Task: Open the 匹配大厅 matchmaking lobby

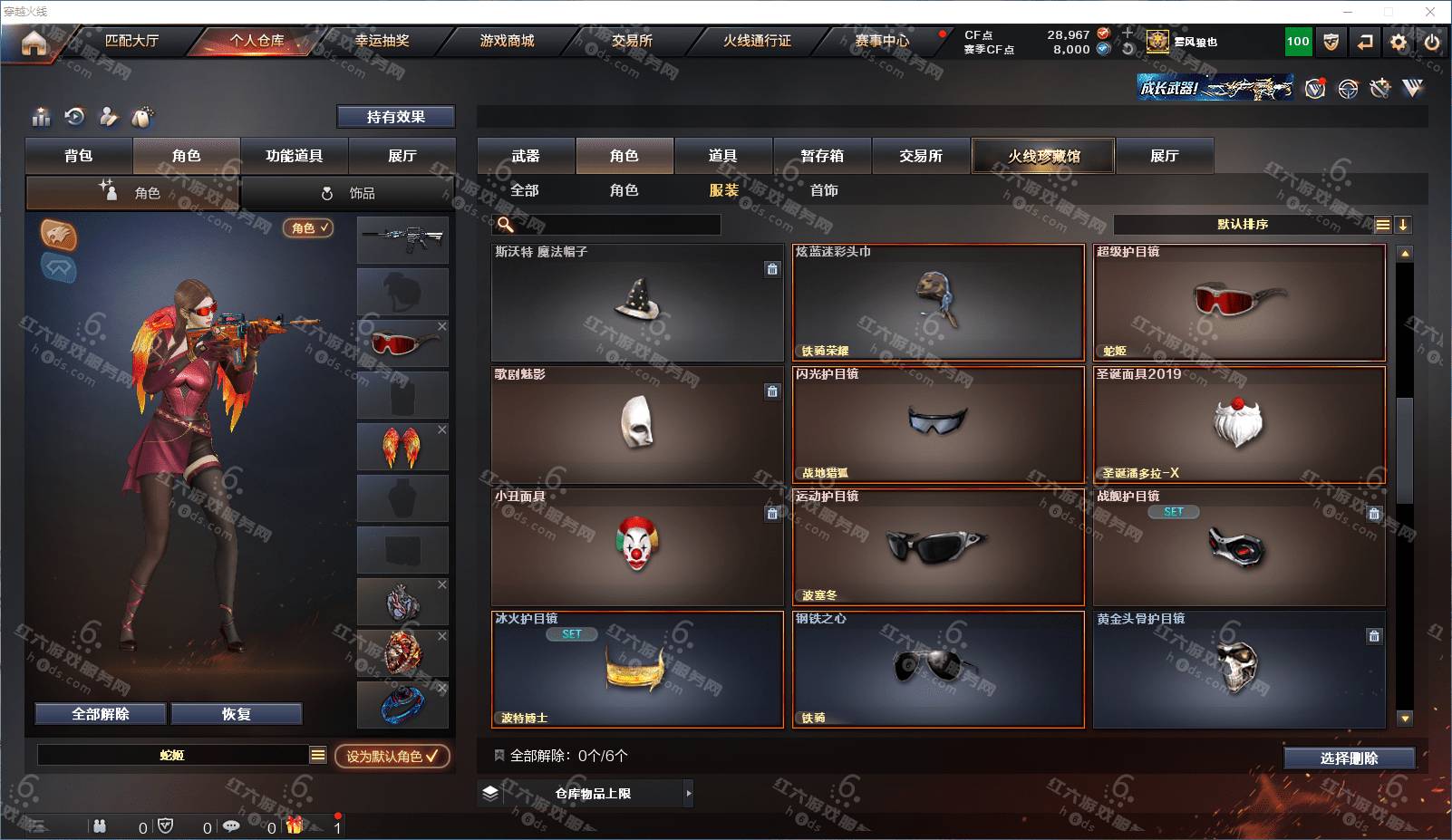Action: pyautogui.click(x=131, y=41)
